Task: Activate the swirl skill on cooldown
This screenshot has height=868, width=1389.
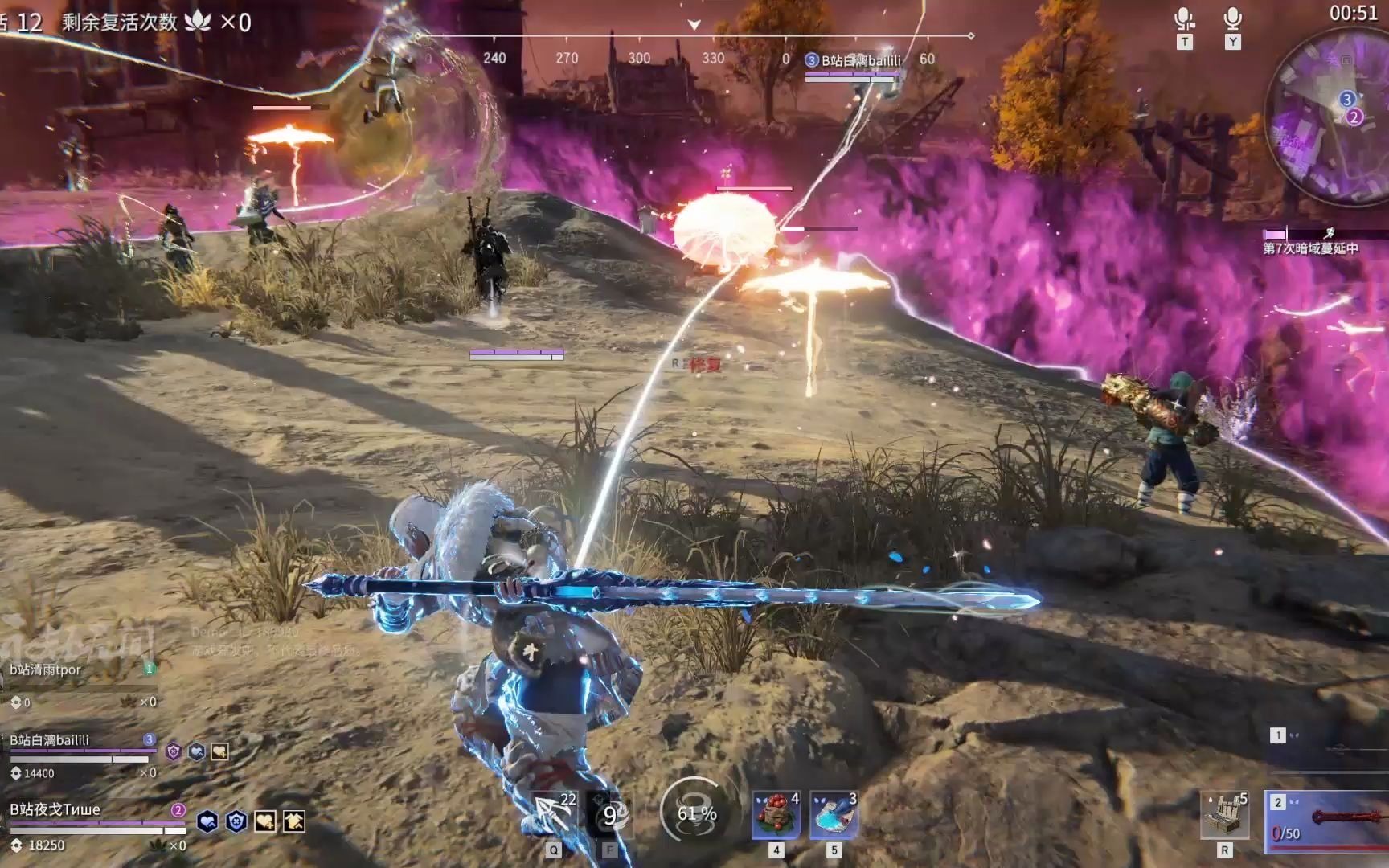Action: [610, 815]
